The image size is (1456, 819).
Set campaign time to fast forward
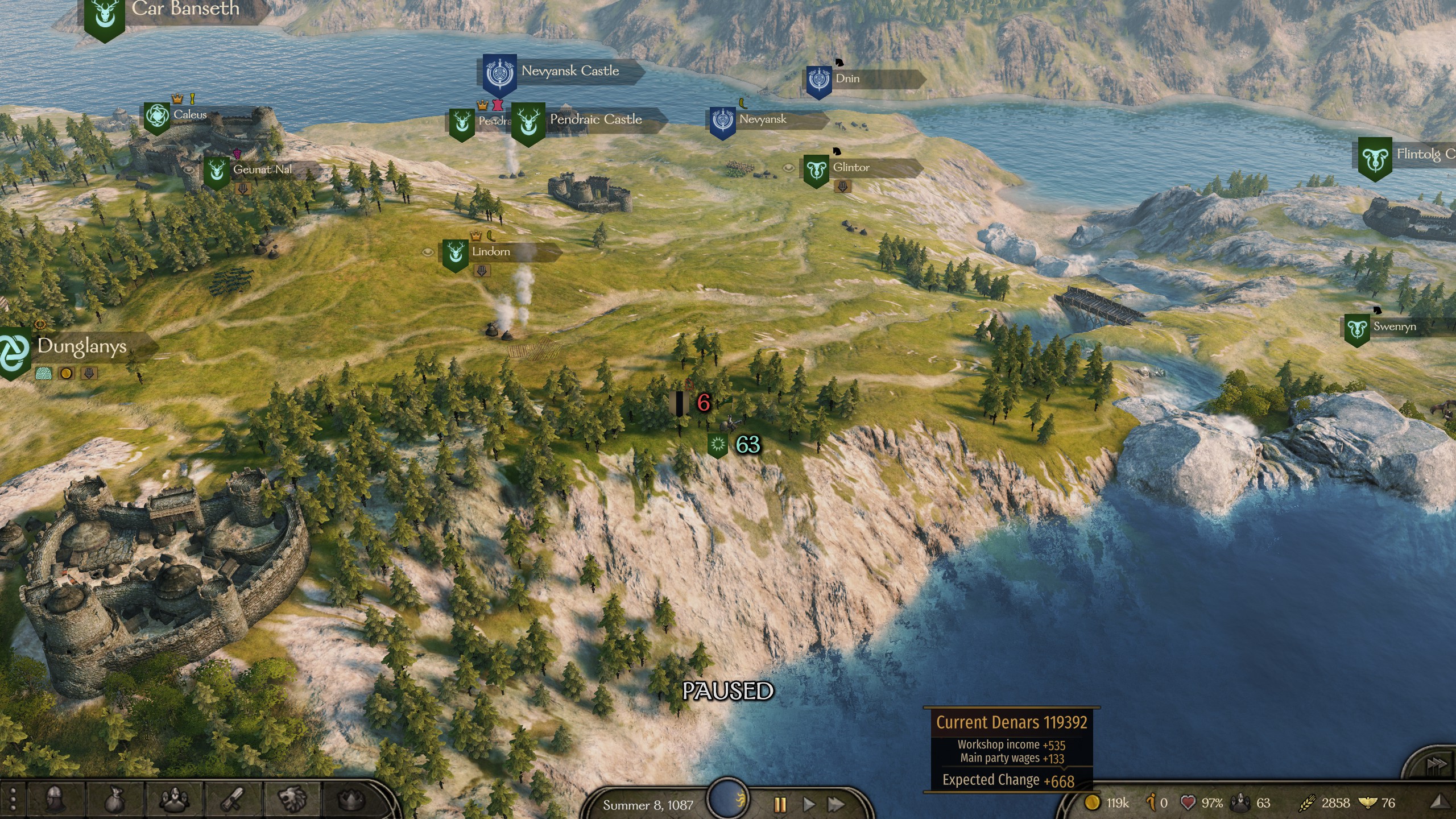click(835, 804)
